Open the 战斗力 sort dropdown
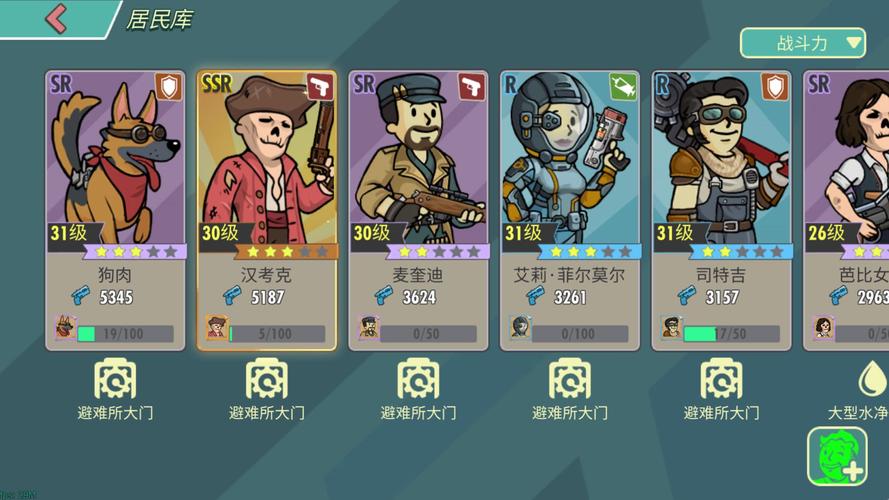The image size is (889, 500). click(x=802, y=43)
